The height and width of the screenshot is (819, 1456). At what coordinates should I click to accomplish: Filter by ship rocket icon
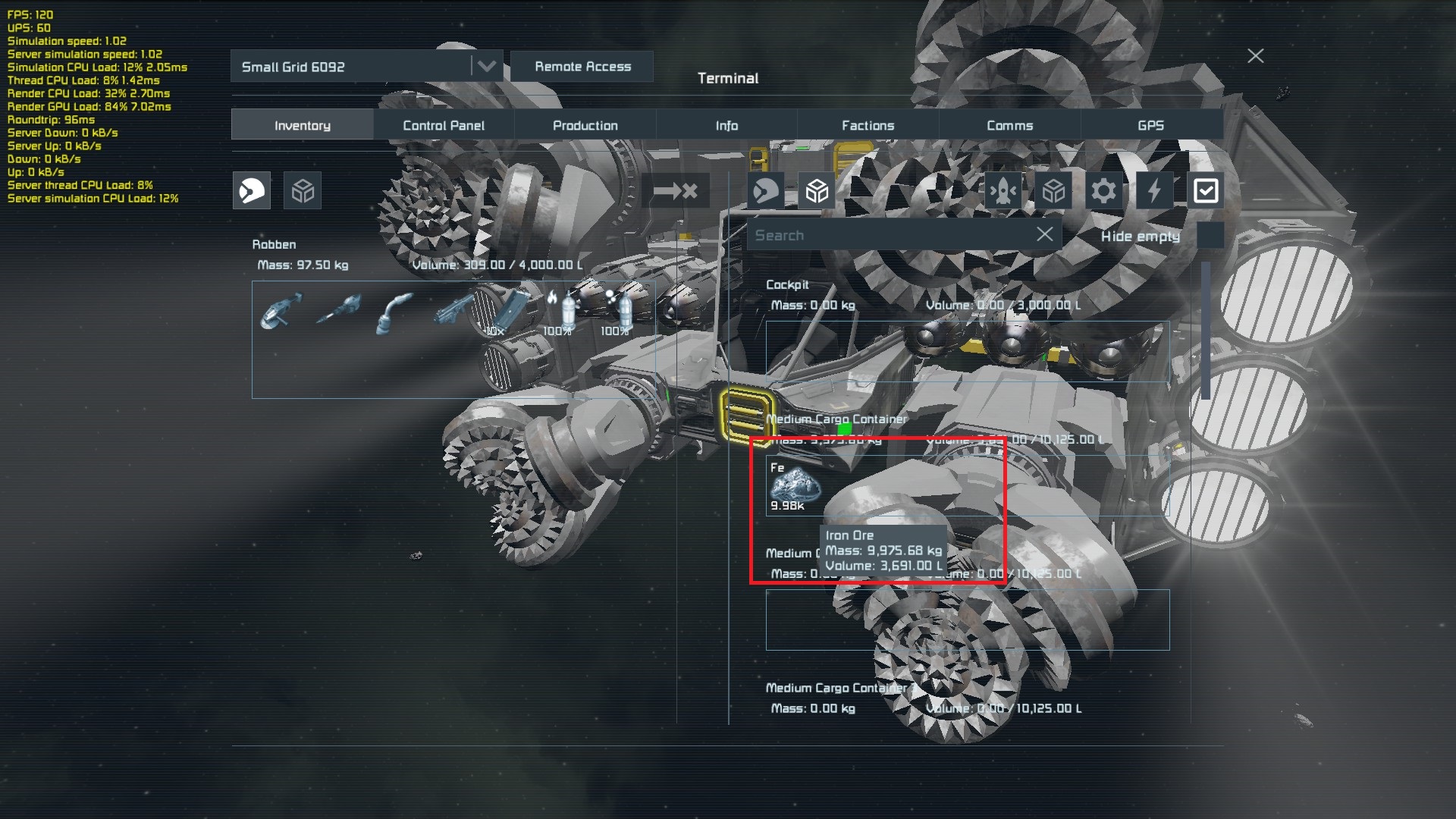[x=1003, y=191]
